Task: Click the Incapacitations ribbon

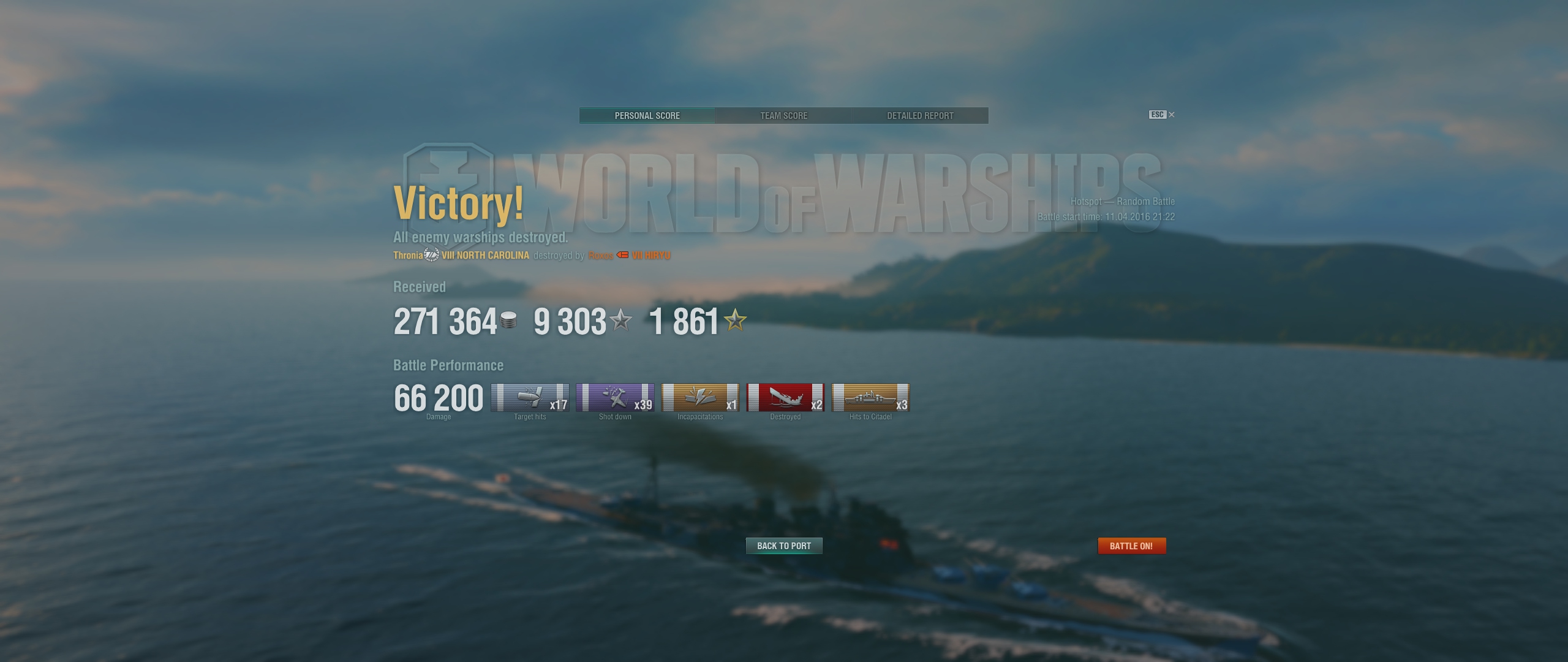Action: pos(700,397)
